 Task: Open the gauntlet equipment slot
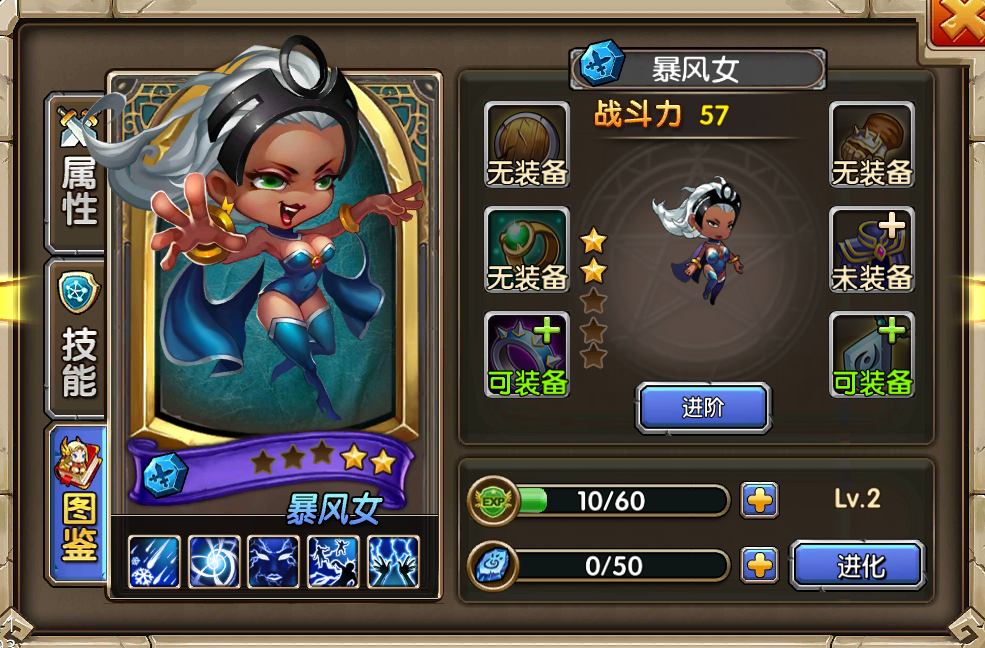(x=872, y=145)
